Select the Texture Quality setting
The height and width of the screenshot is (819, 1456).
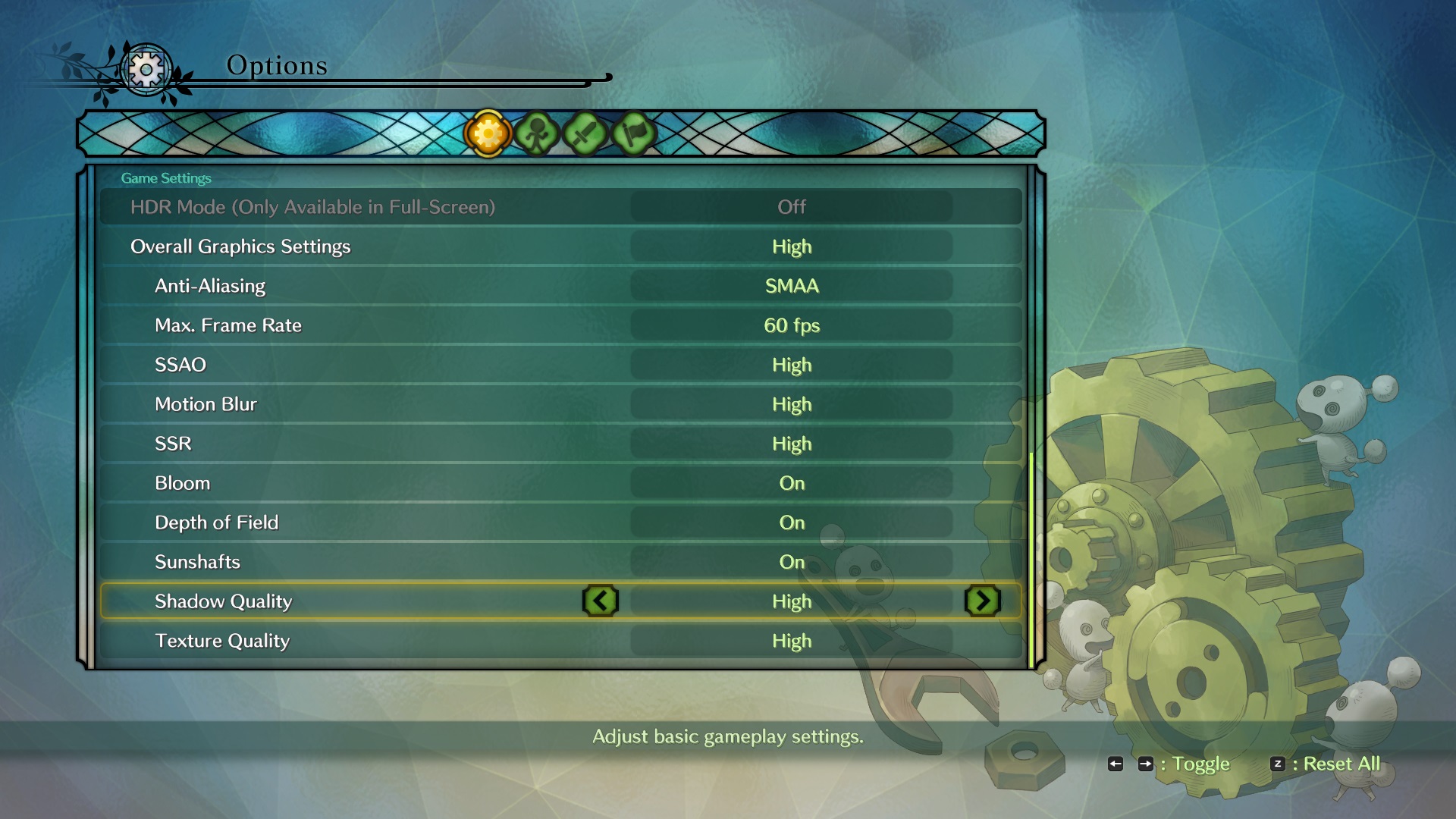[x=561, y=641]
